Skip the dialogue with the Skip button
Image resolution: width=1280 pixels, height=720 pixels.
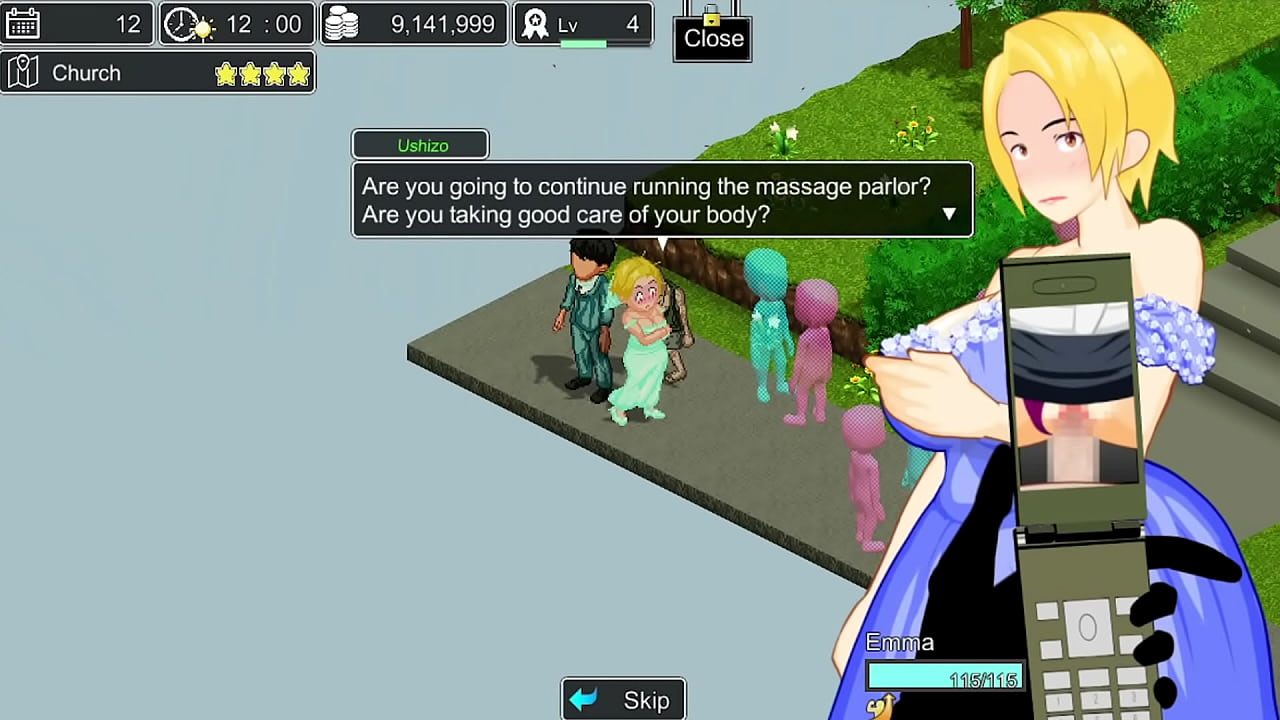[x=624, y=699]
